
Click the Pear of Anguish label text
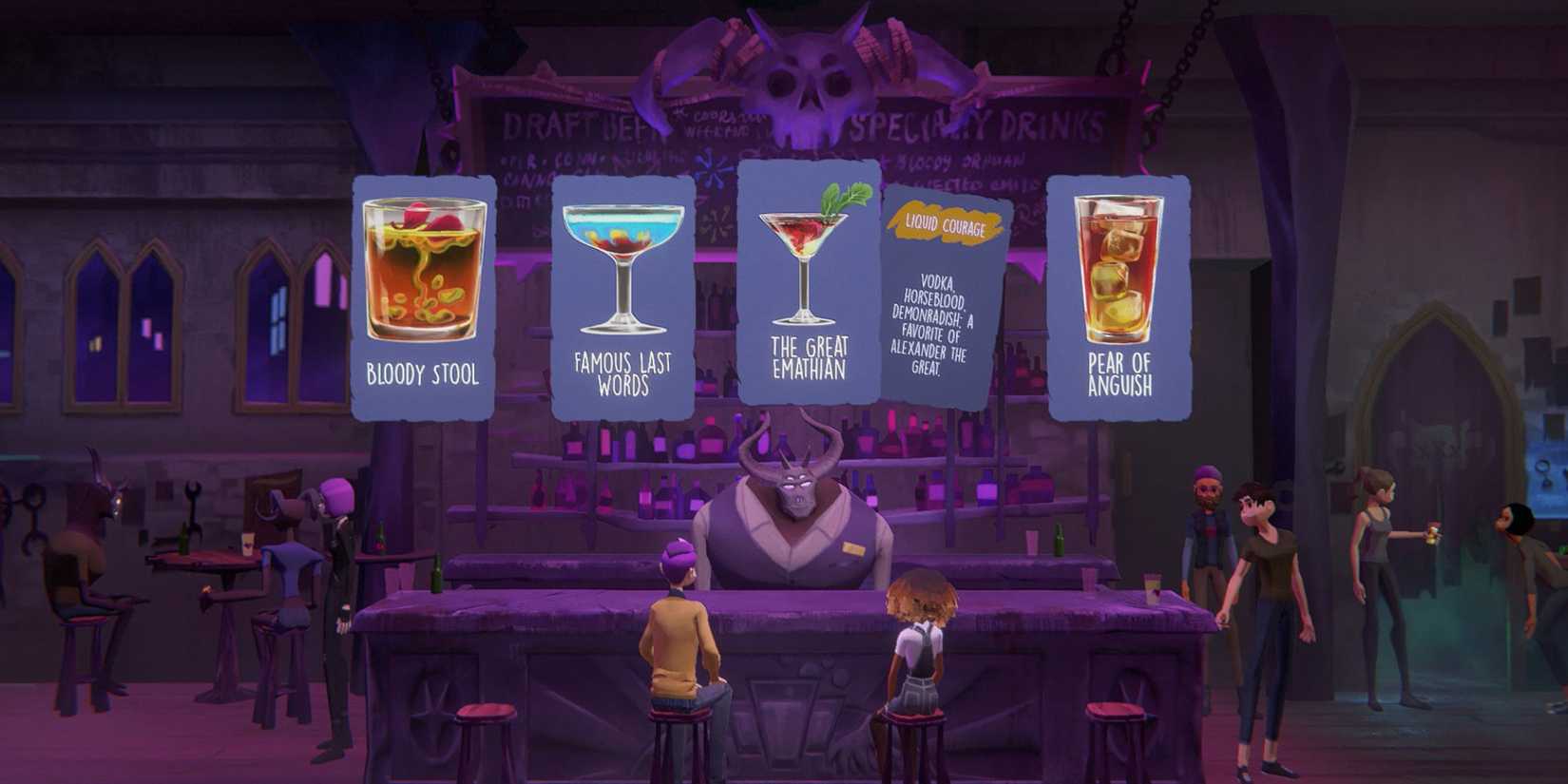1119,372
